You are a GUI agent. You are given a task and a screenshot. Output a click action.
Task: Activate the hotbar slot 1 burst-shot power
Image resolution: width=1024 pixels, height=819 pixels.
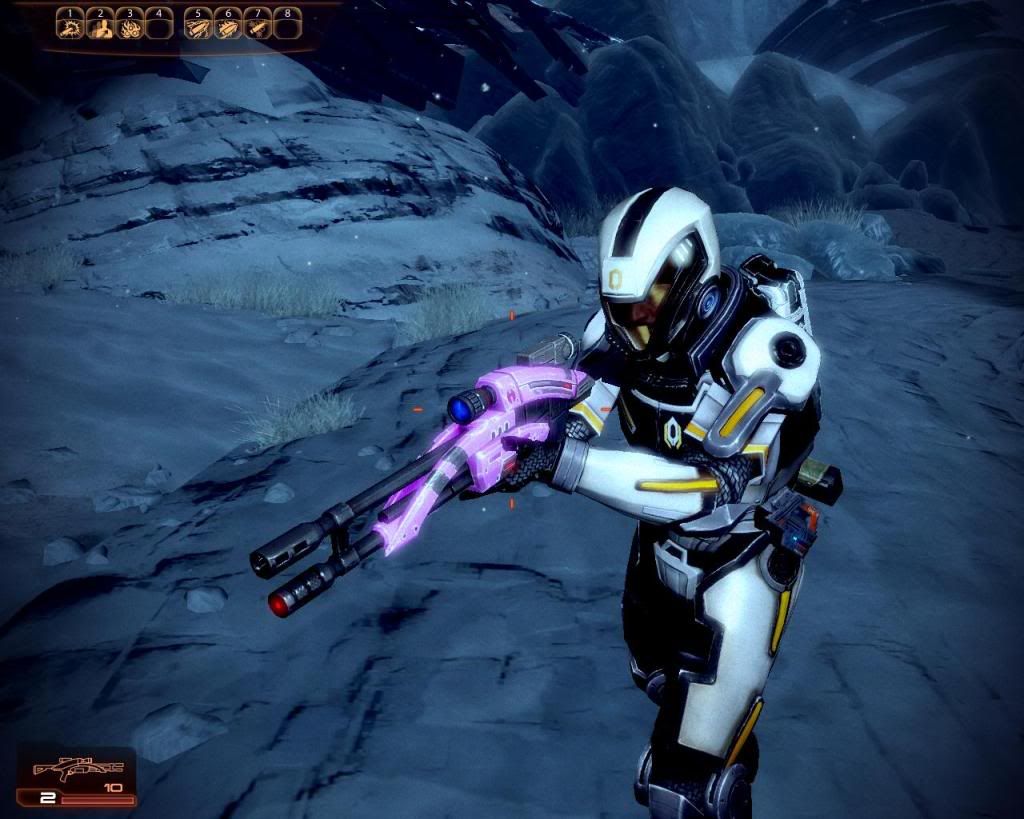(x=70, y=28)
